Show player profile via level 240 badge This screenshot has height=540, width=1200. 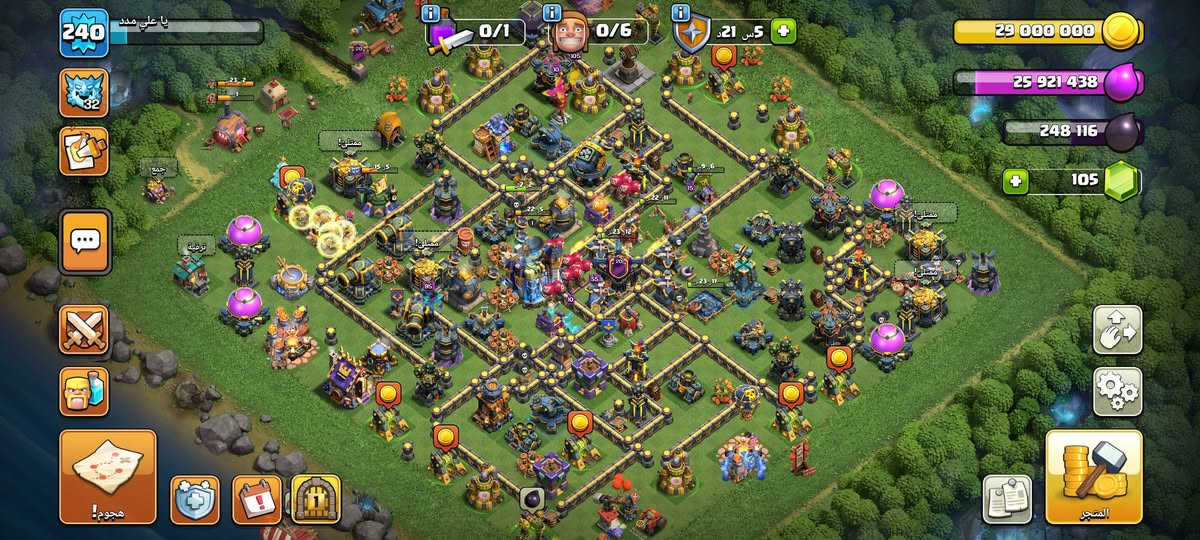point(84,33)
